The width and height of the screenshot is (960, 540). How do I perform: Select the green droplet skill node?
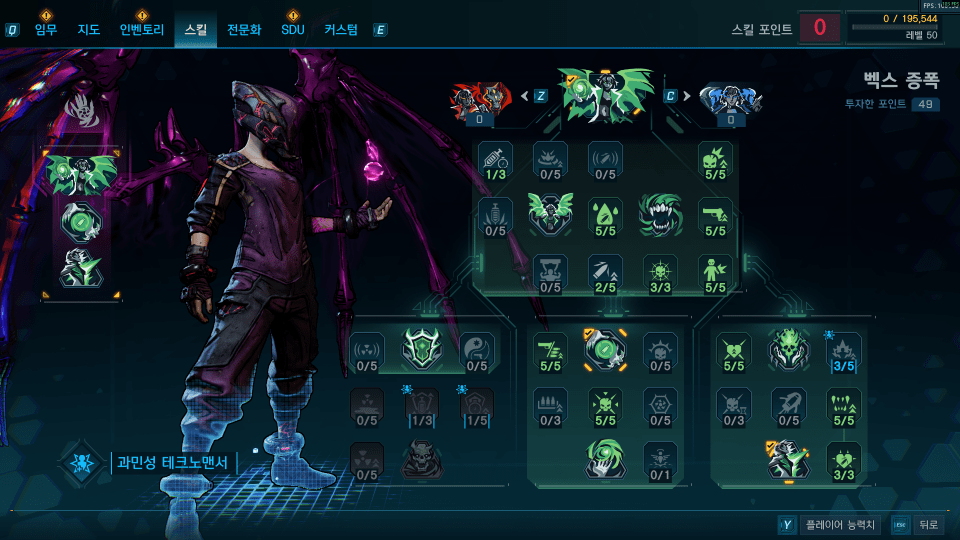coord(605,215)
